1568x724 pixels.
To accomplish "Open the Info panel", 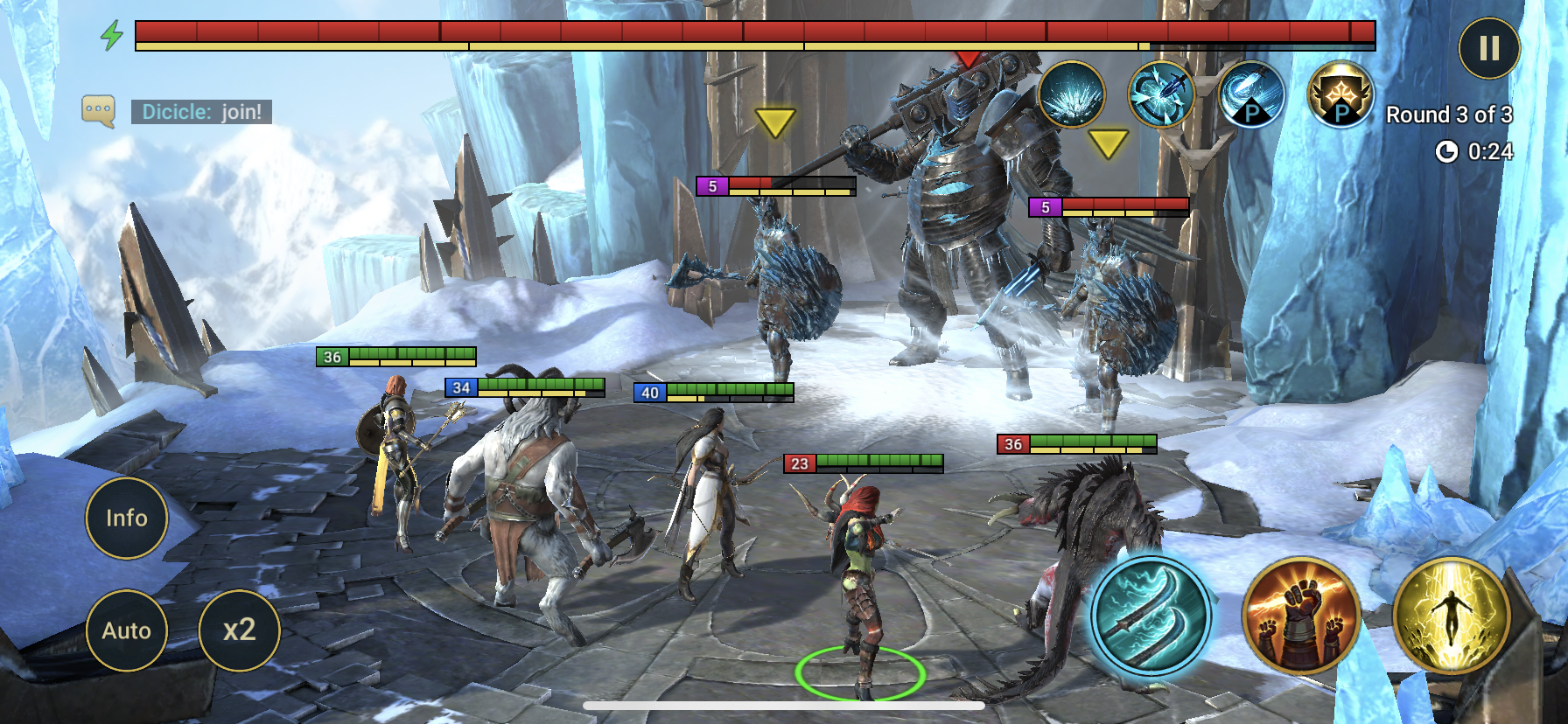I will pyautogui.click(x=127, y=519).
